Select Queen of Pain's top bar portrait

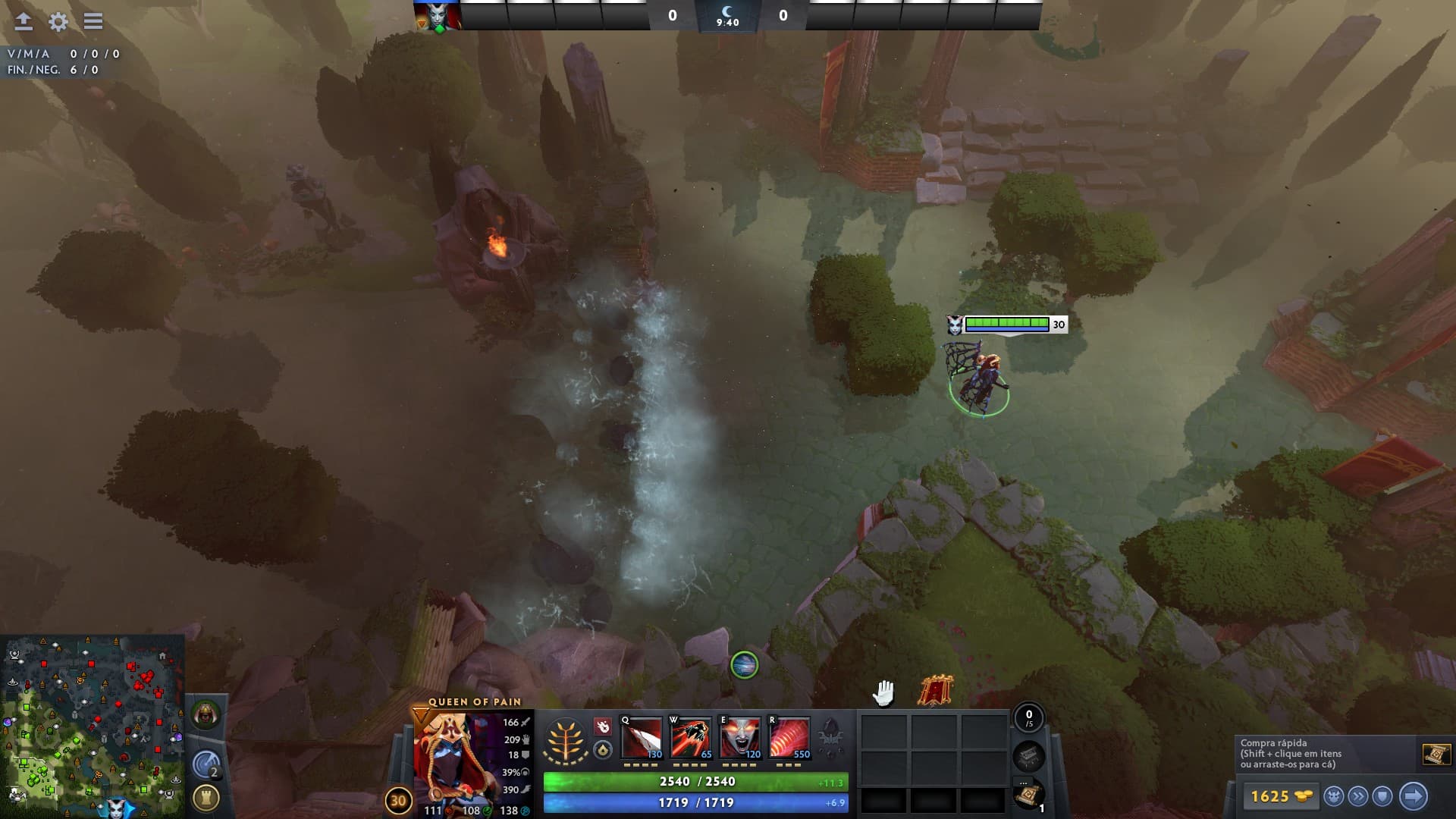(438, 17)
